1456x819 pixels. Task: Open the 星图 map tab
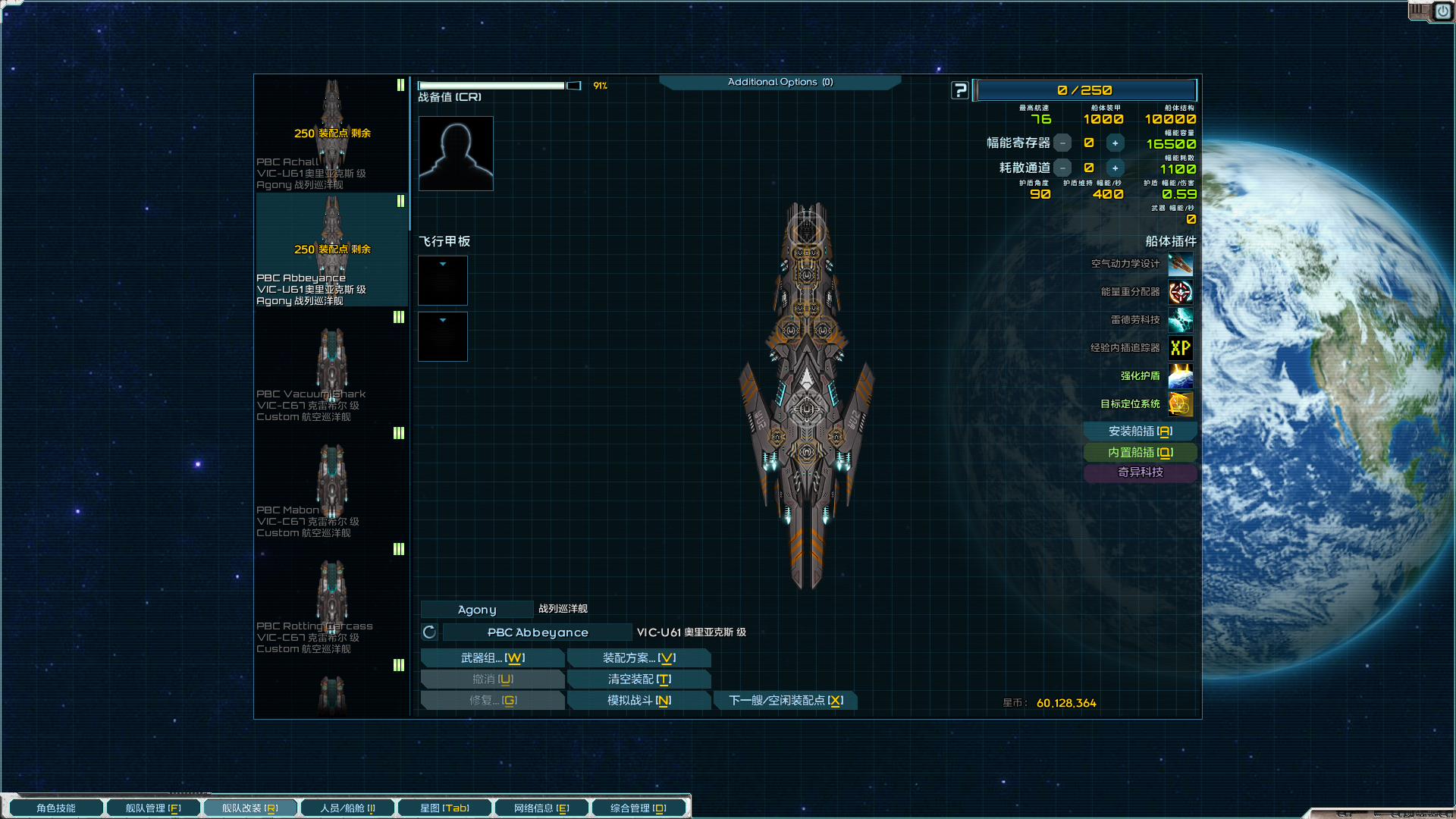coord(444,808)
